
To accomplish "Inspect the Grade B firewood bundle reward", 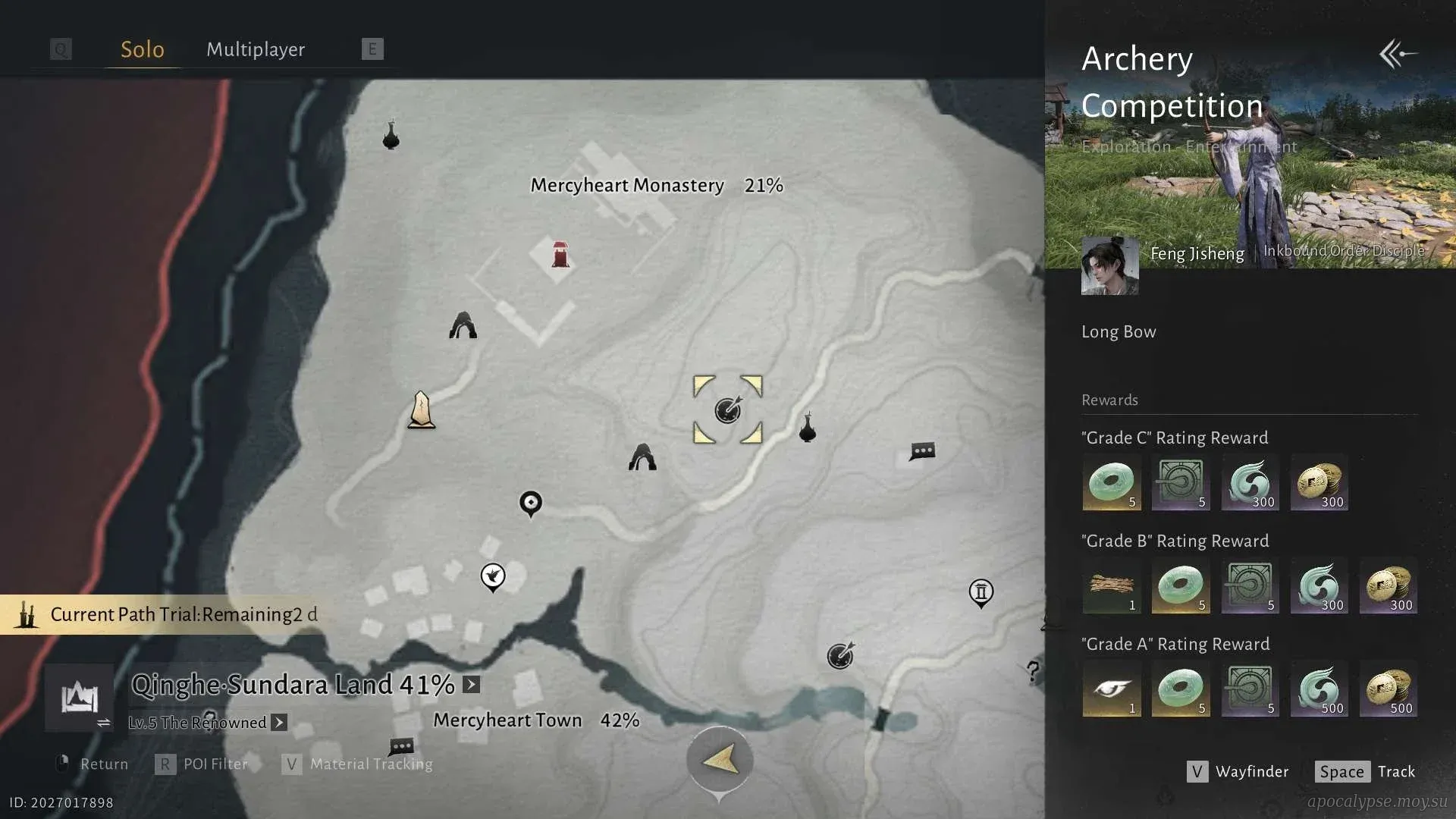I will [1111, 585].
